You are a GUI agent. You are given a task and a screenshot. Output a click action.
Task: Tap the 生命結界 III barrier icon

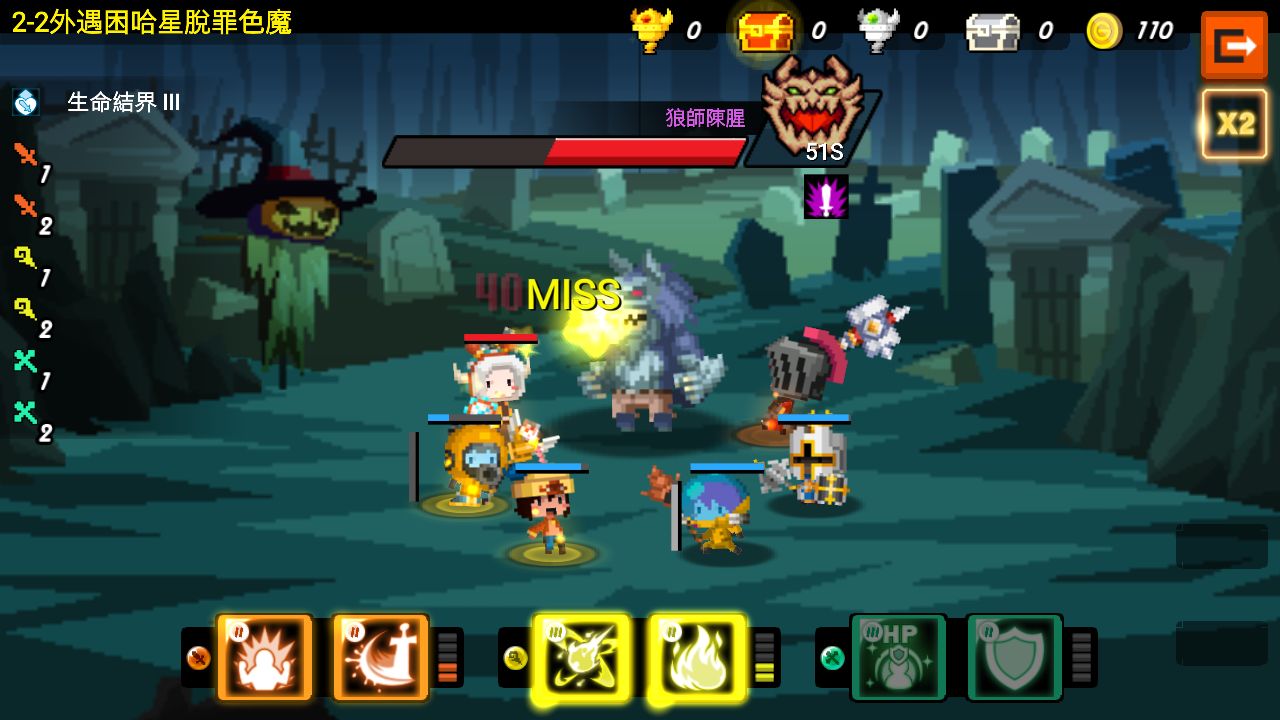click(x=26, y=102)
